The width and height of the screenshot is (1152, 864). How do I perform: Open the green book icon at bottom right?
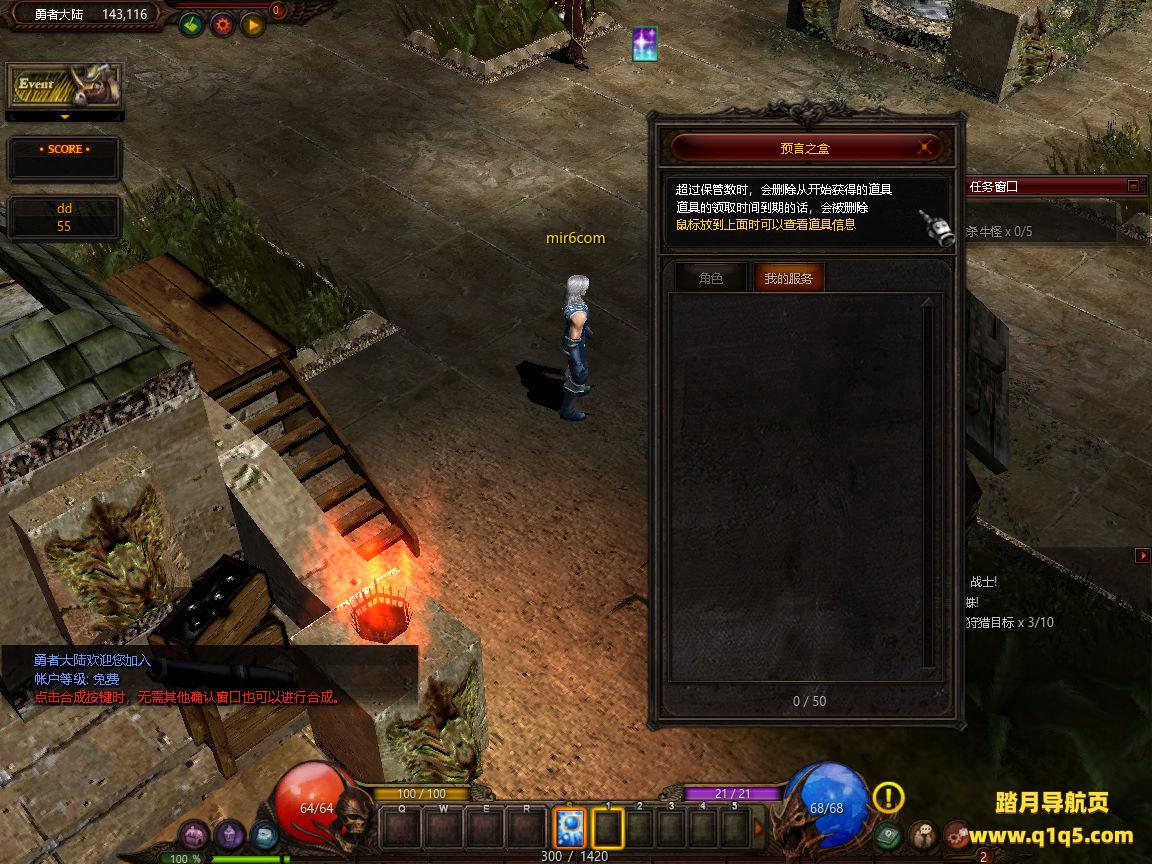point(887,835)
